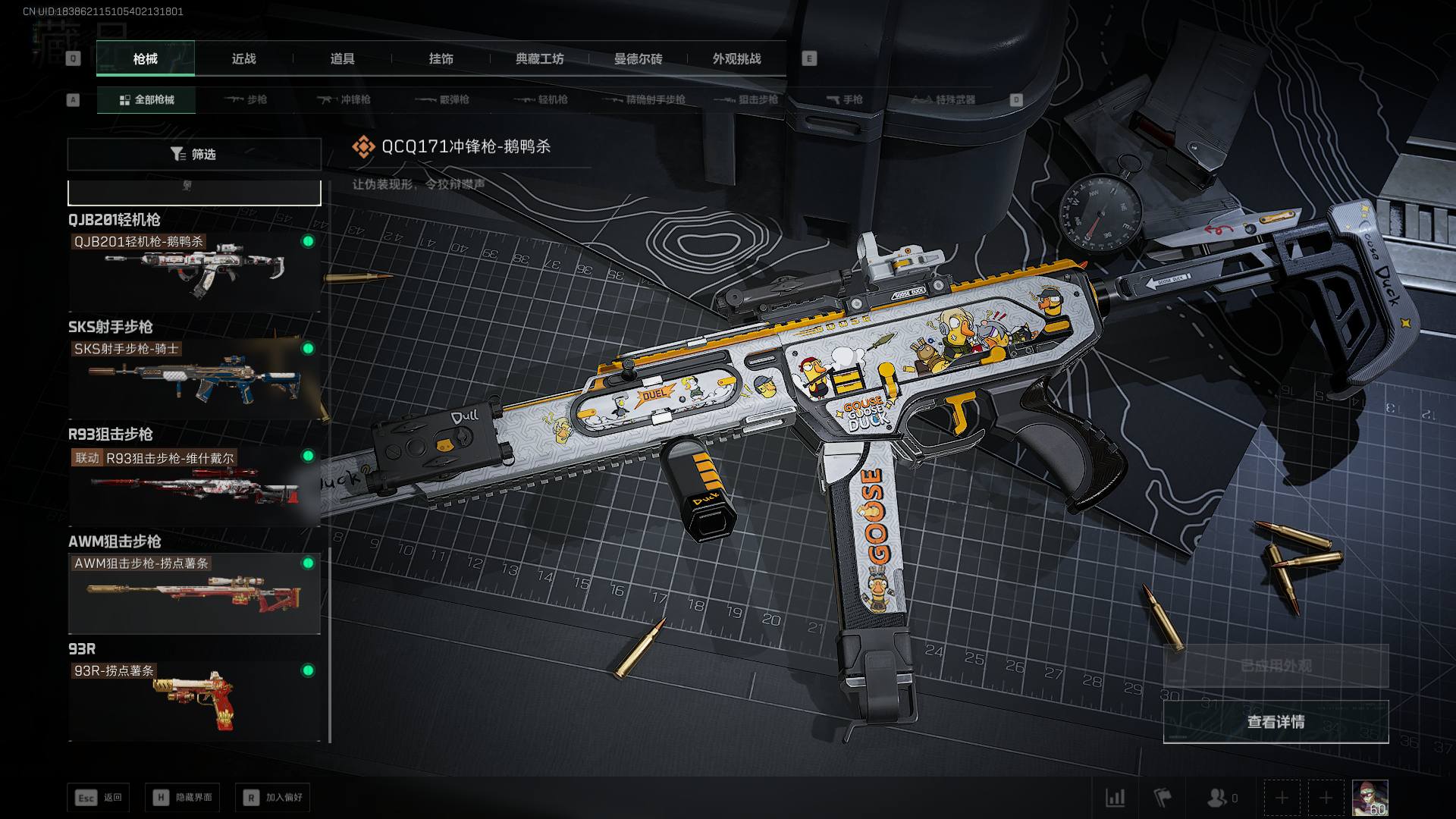Select the 挂饰 charms tab
The width and height of the screenshot is (1456, 819).
tap(441, 59)
